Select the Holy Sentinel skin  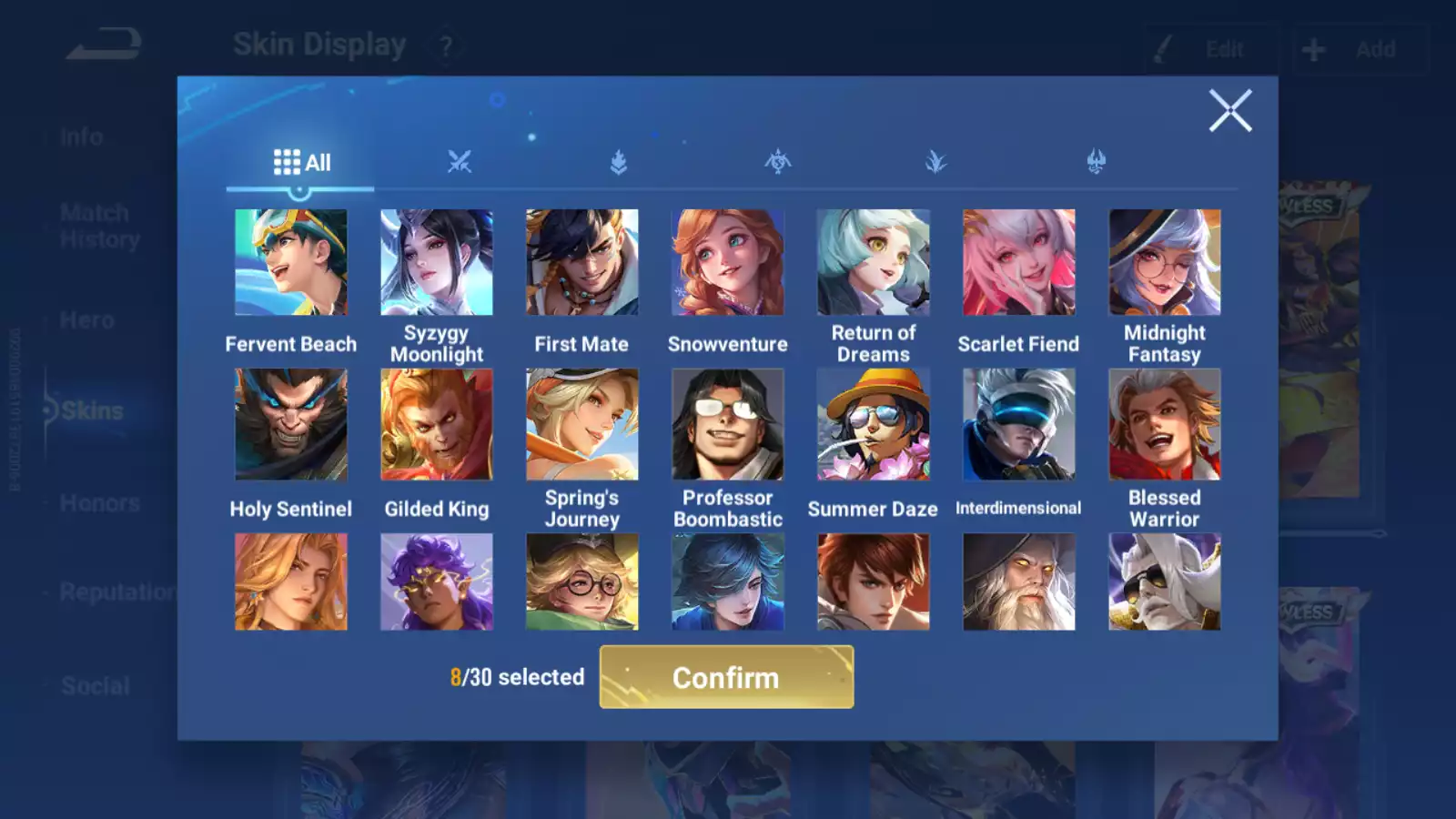point(291,424)
